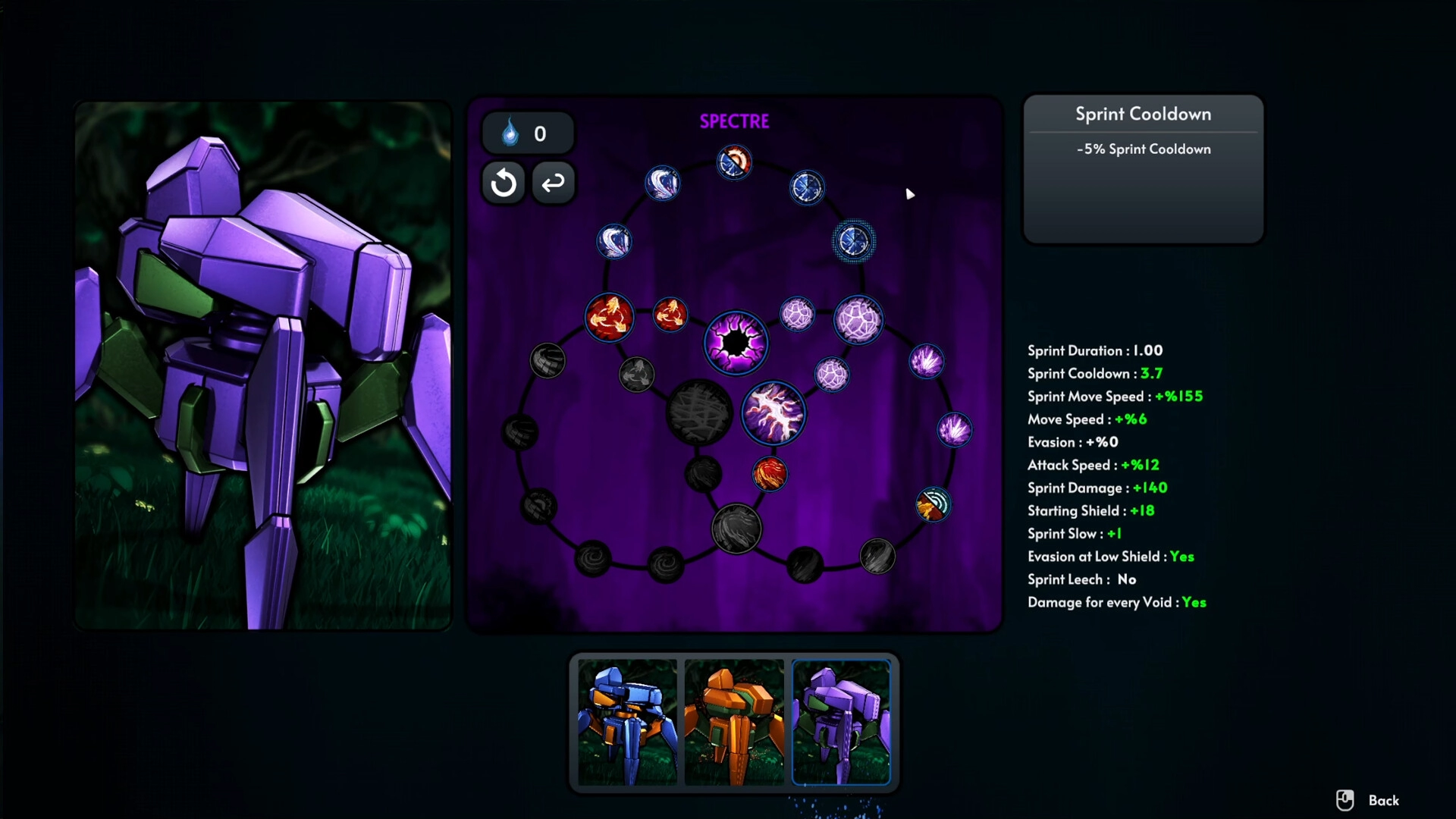
Task: Select the large purple cracked sphere node
Action: (858, 319)
